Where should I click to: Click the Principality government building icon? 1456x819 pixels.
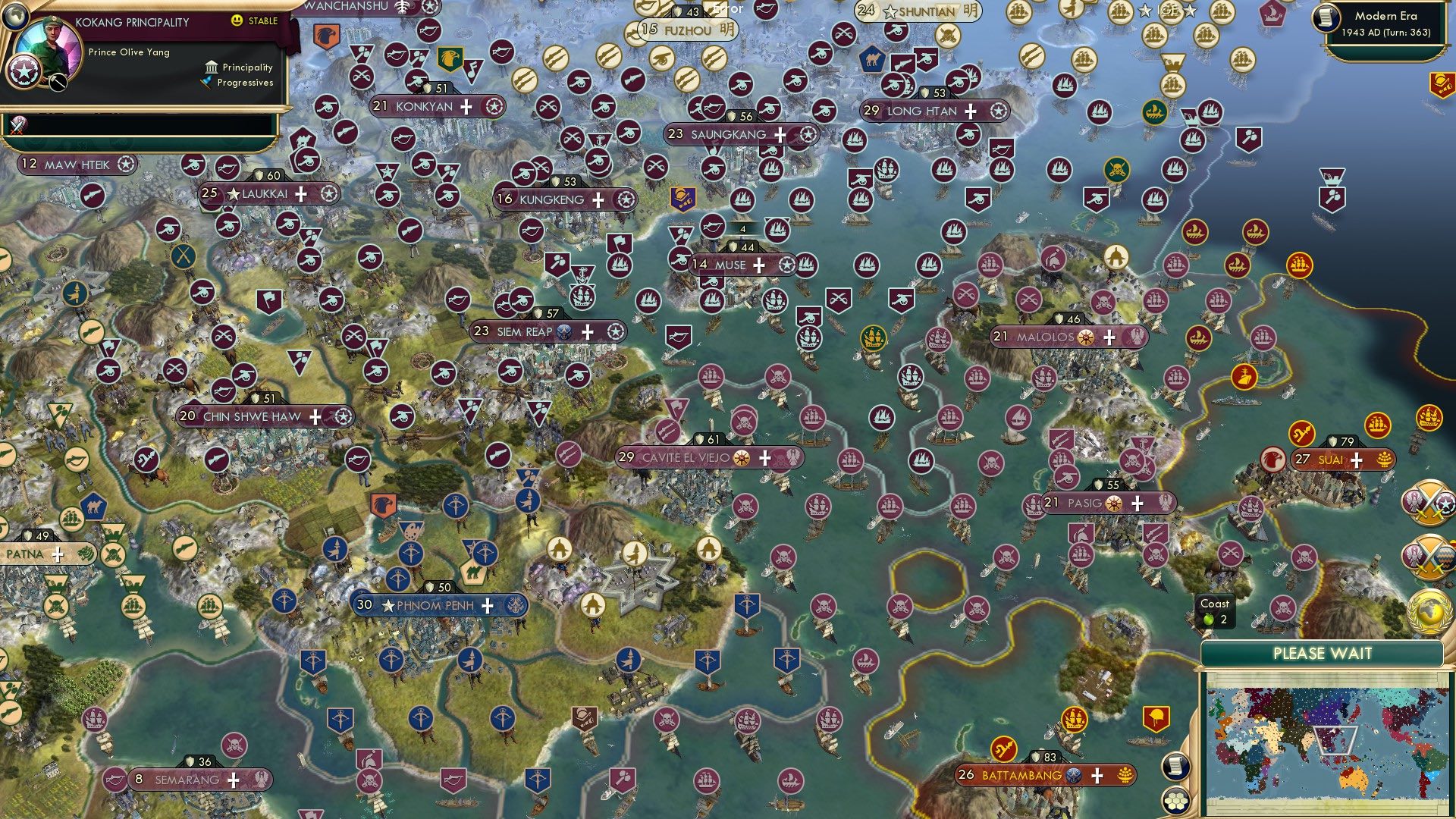pos(210,67)
